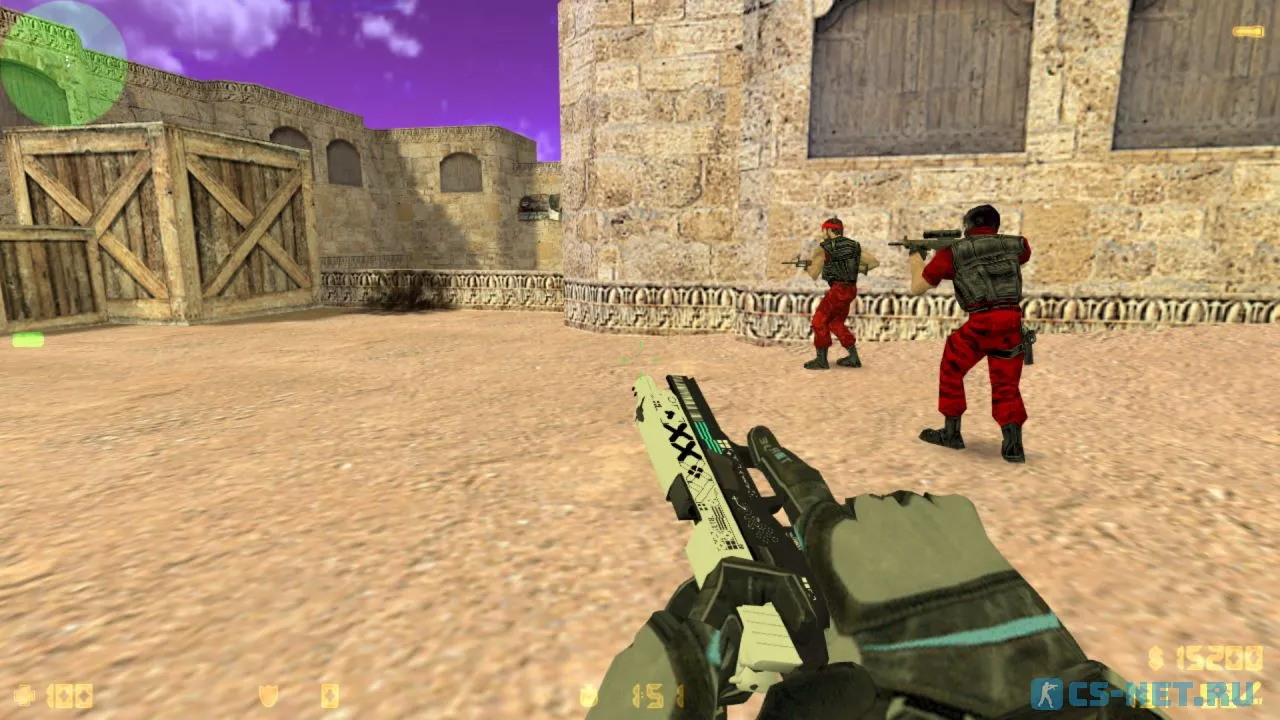Viewport: 1280px width, 720px height.
Task: Click the green radar minimap
Action: tap(62, 62)
